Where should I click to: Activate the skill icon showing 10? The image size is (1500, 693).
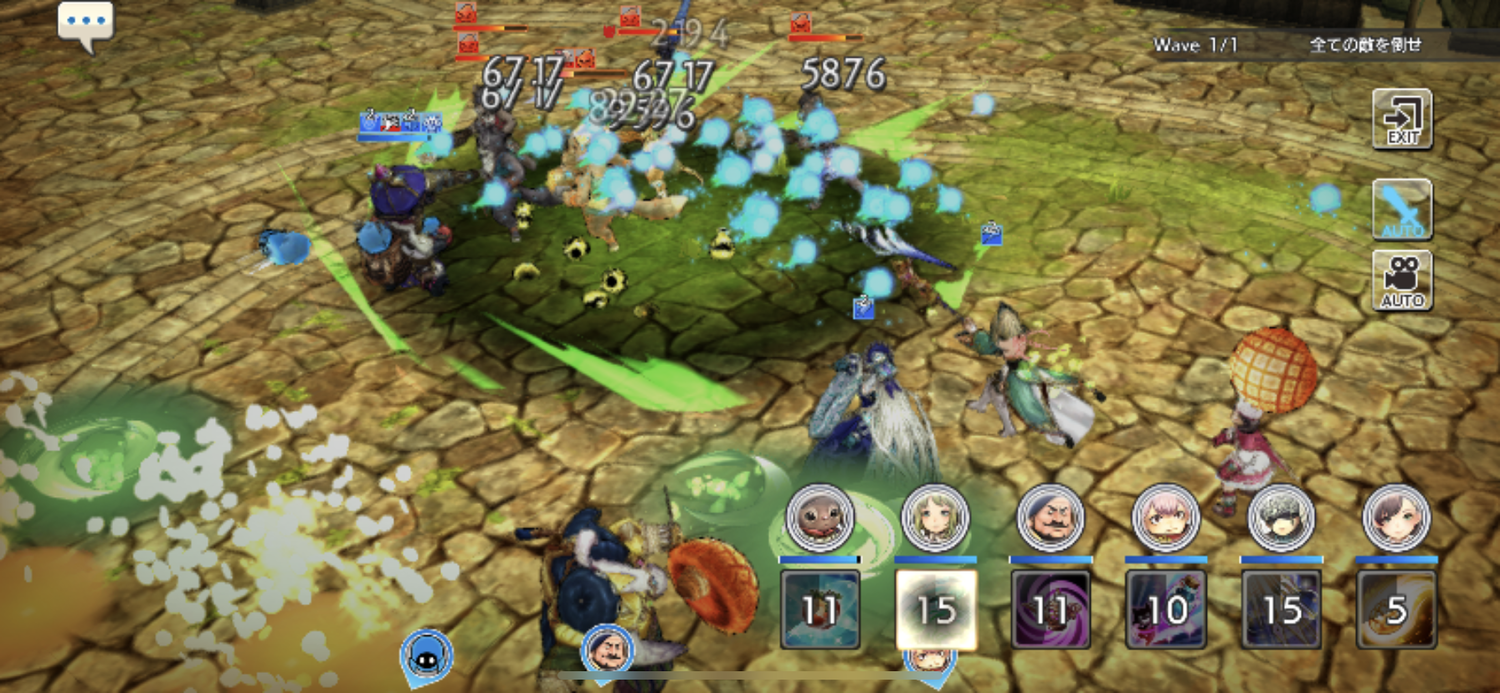tap(1166, 609)
